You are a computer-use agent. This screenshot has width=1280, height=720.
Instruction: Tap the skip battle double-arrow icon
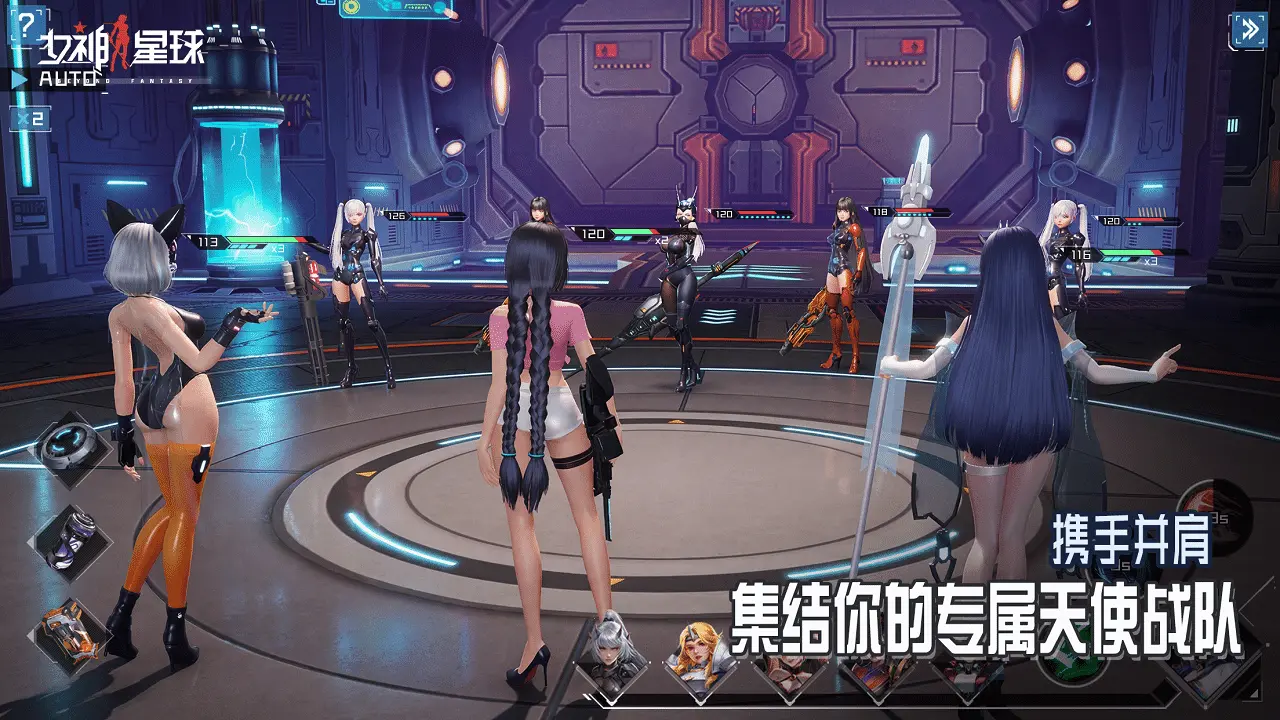click(1250, 30)
